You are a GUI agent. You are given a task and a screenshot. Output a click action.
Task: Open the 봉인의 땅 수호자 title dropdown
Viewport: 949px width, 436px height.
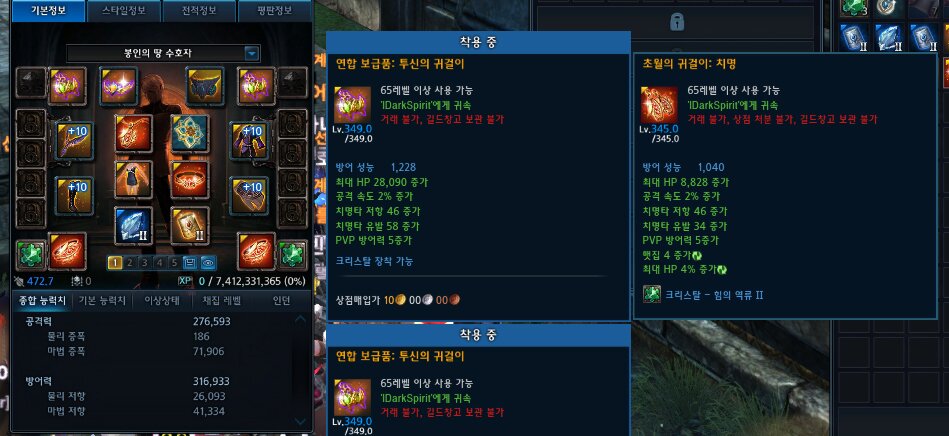(252, 52)
